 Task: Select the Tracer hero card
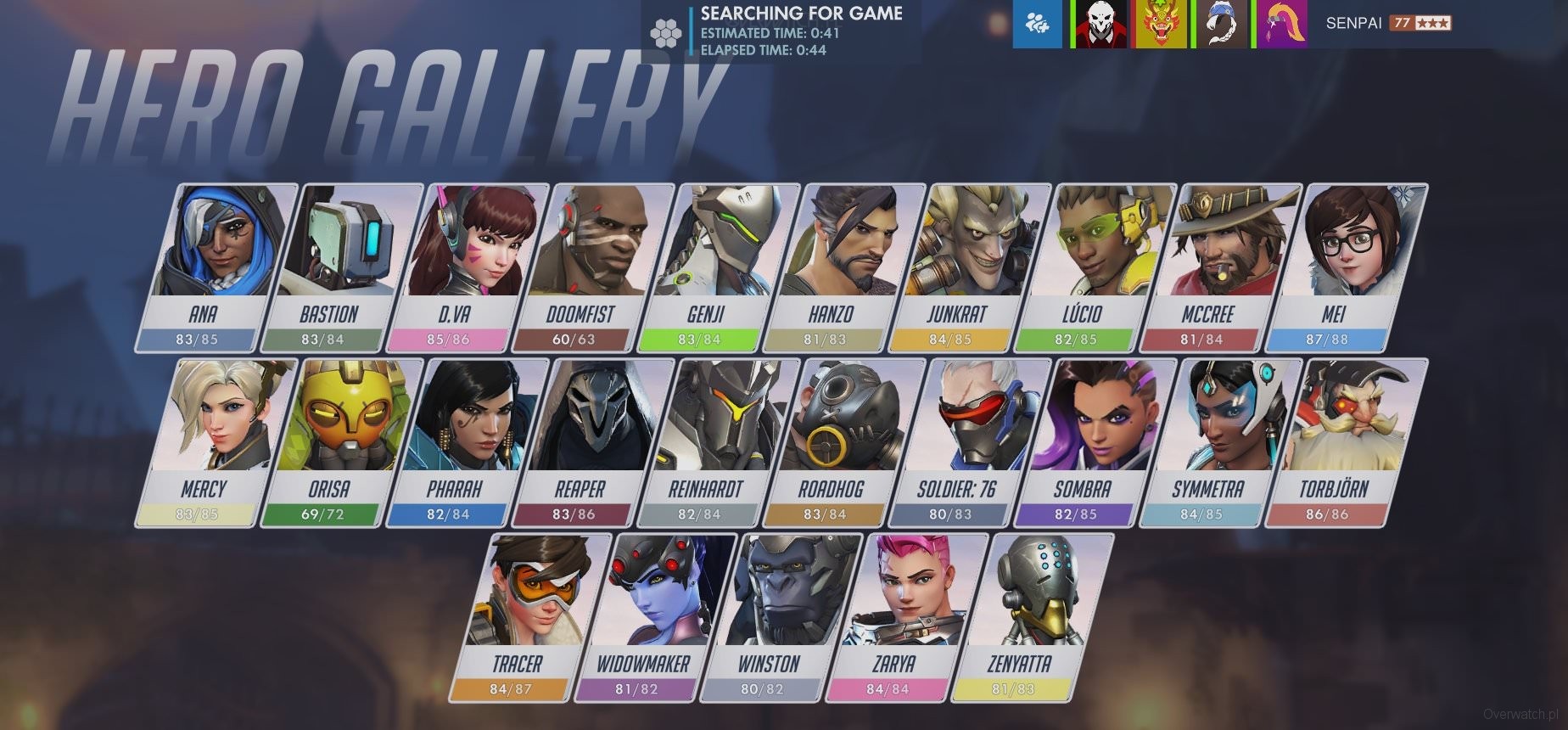[x=530, y=617]
